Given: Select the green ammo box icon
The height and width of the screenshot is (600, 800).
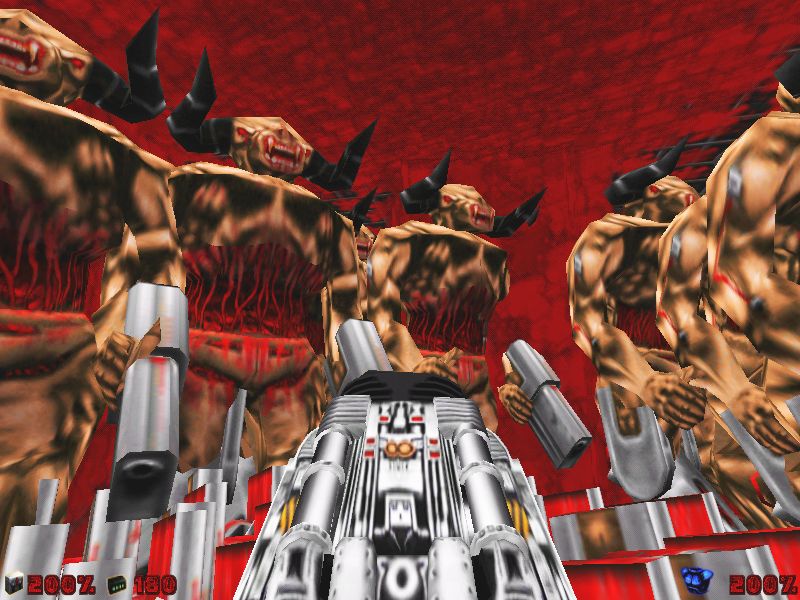Looking at the screenshot, I should [x=117, y=582].
